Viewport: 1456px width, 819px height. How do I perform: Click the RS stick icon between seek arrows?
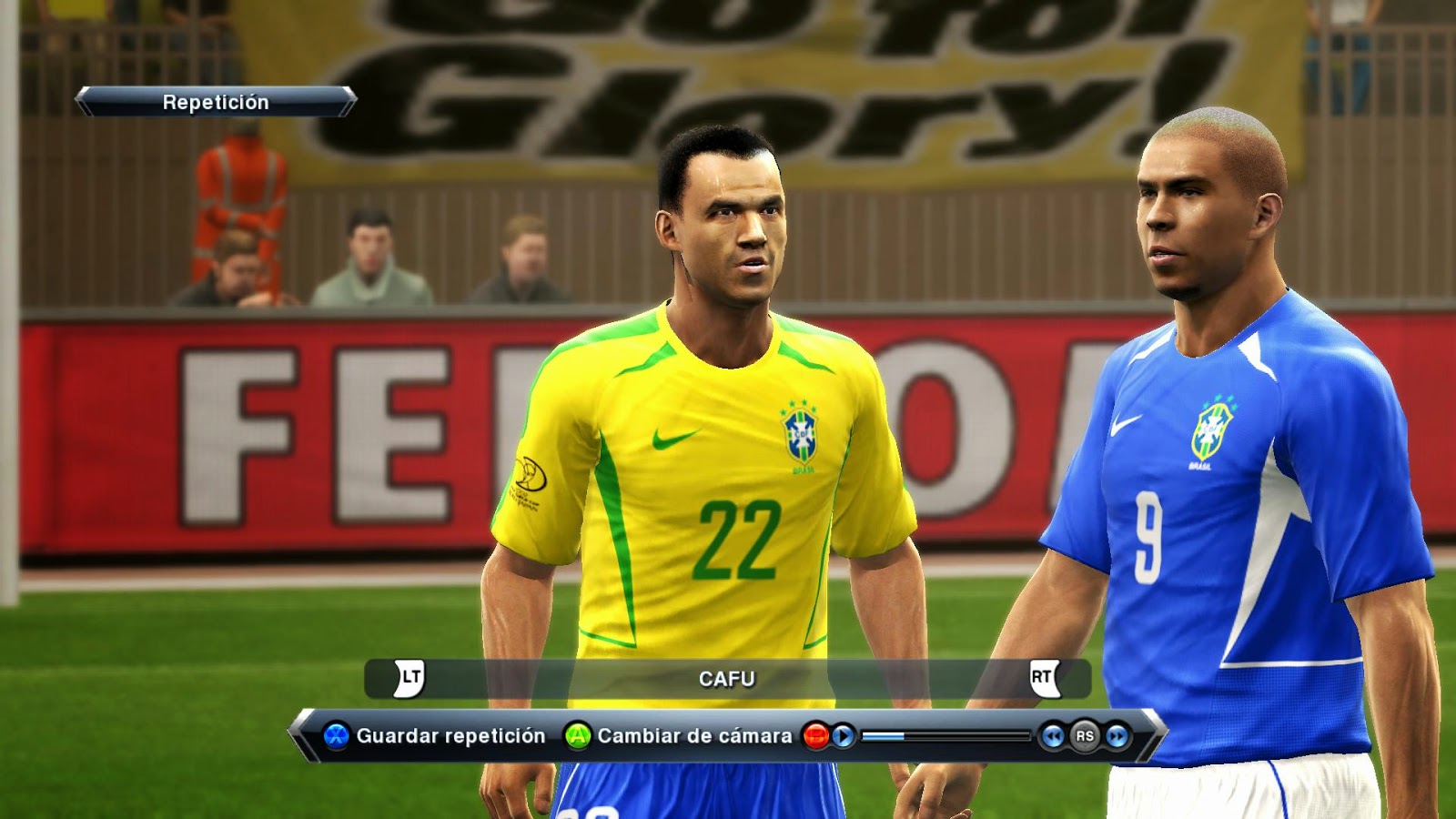(x=1086, y=735)
